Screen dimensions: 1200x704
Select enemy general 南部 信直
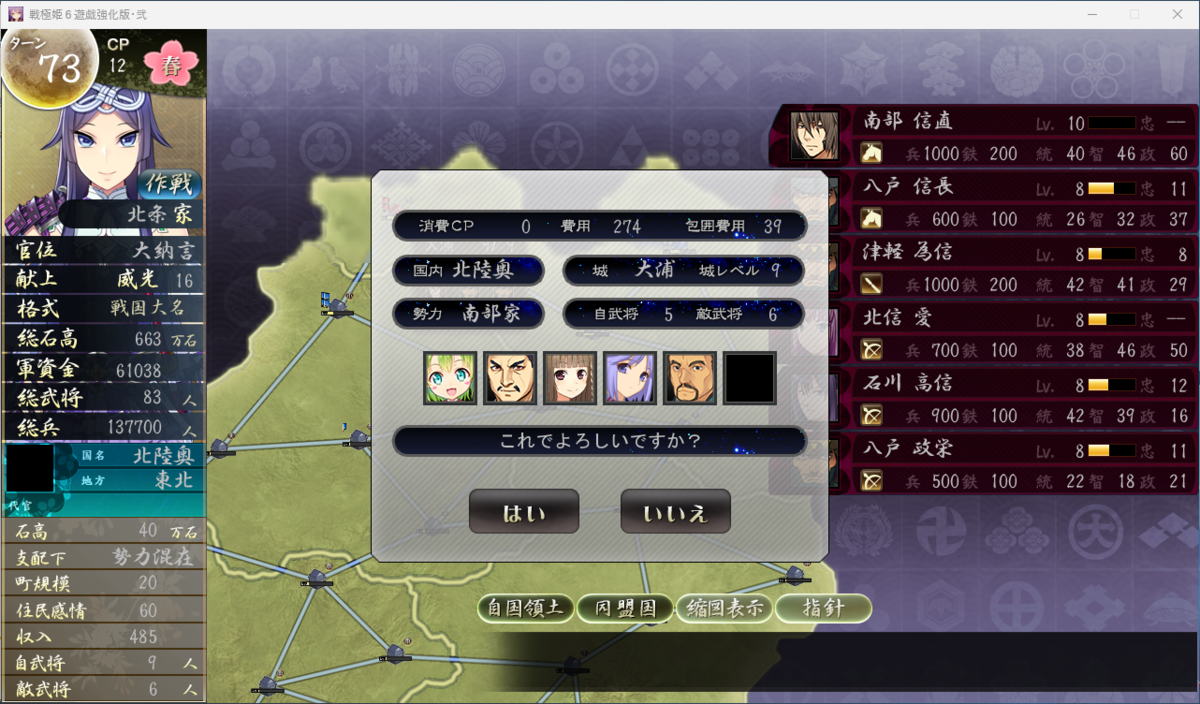click(x=985, y=136)
